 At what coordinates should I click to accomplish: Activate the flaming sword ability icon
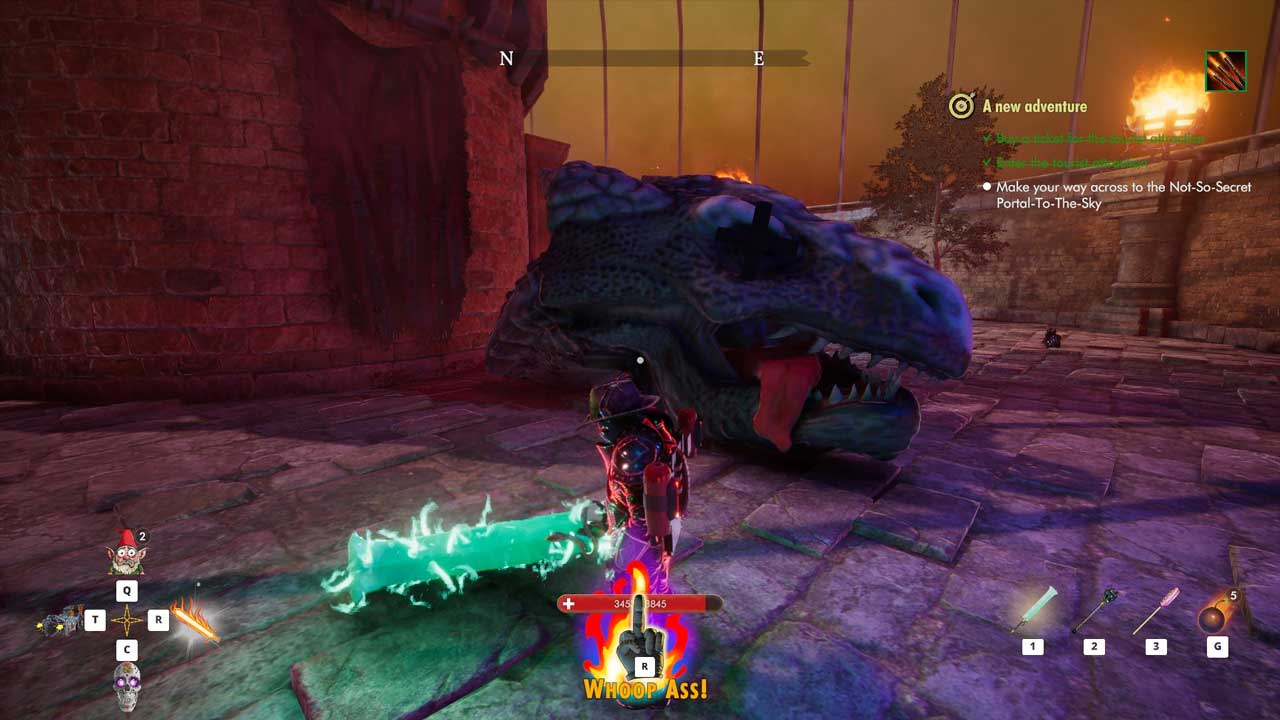click(194, 622)
